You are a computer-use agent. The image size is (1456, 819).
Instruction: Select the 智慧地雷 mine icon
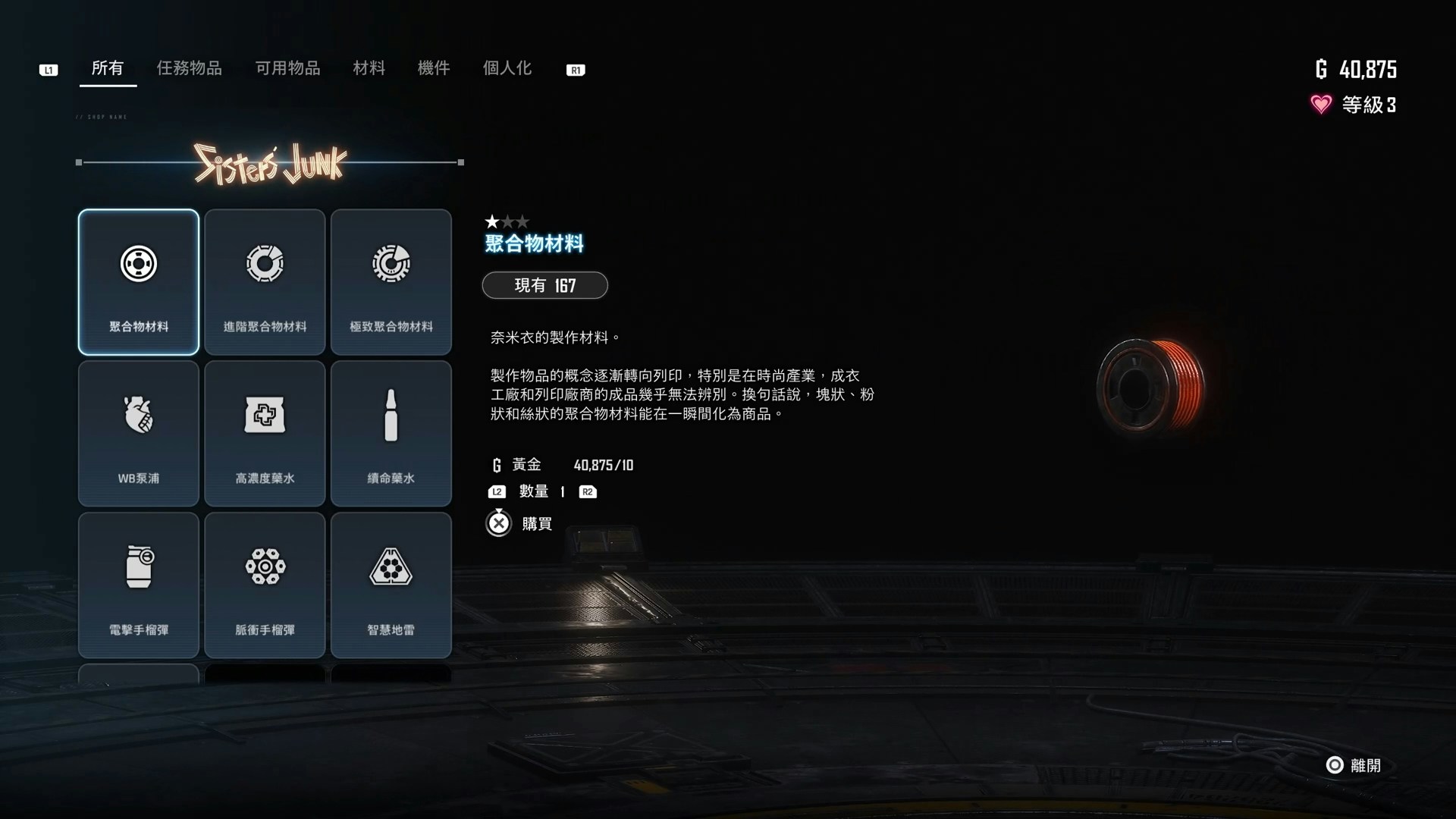coord(391,566)
